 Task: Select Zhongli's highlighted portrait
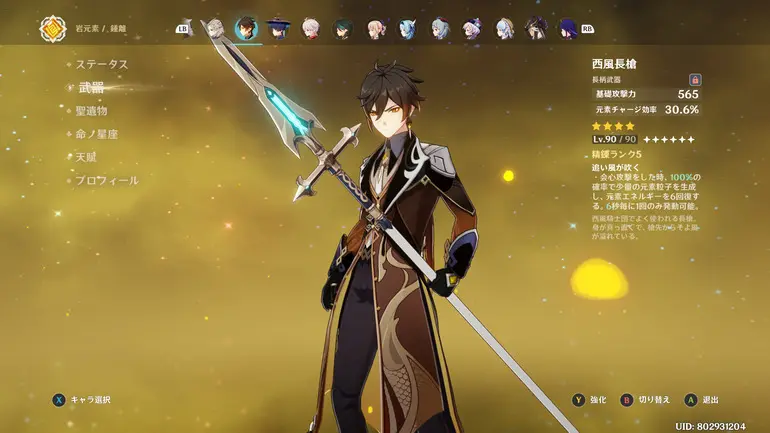click(245, 28)
